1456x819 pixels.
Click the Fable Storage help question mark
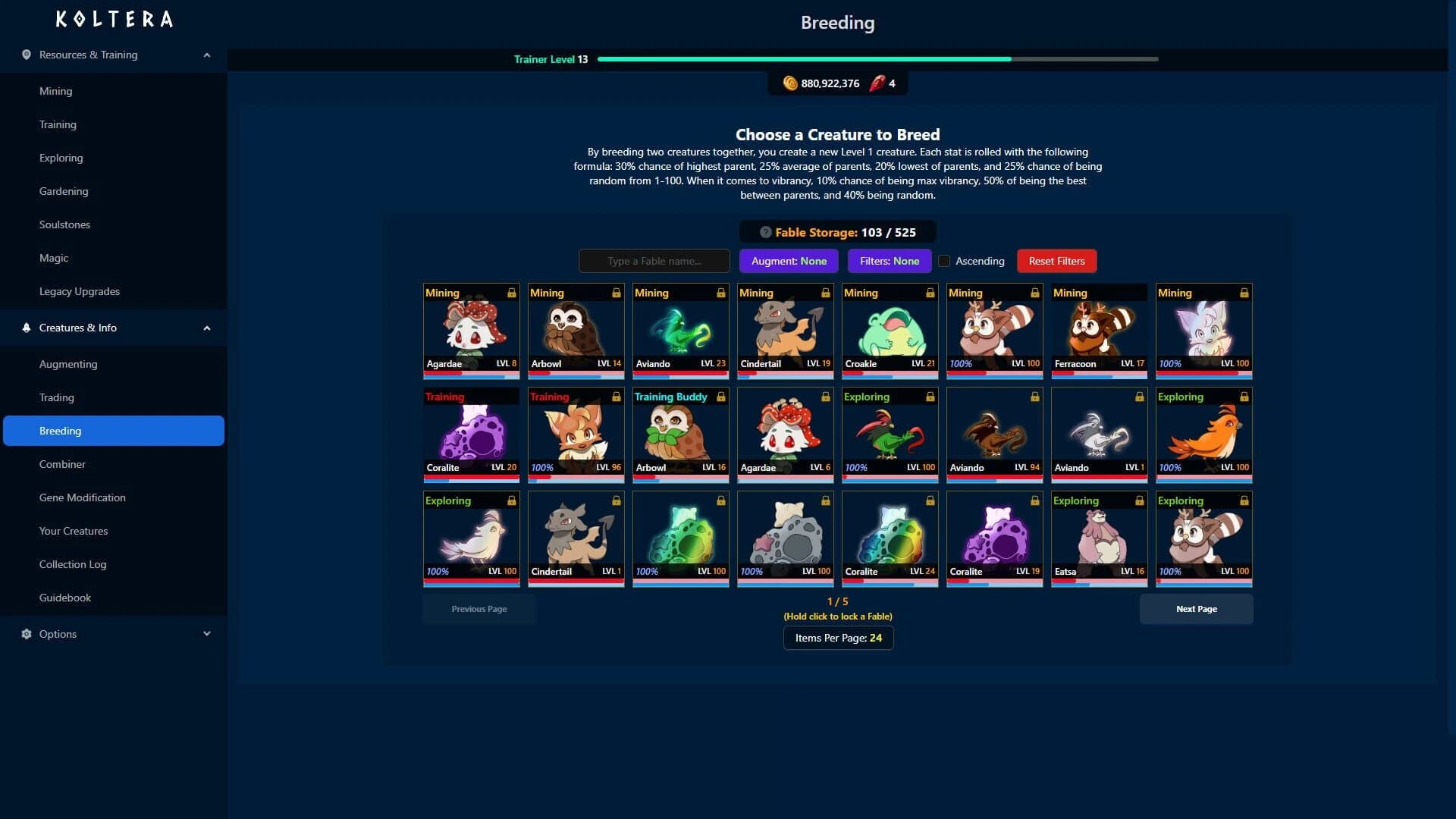(765, 233)
